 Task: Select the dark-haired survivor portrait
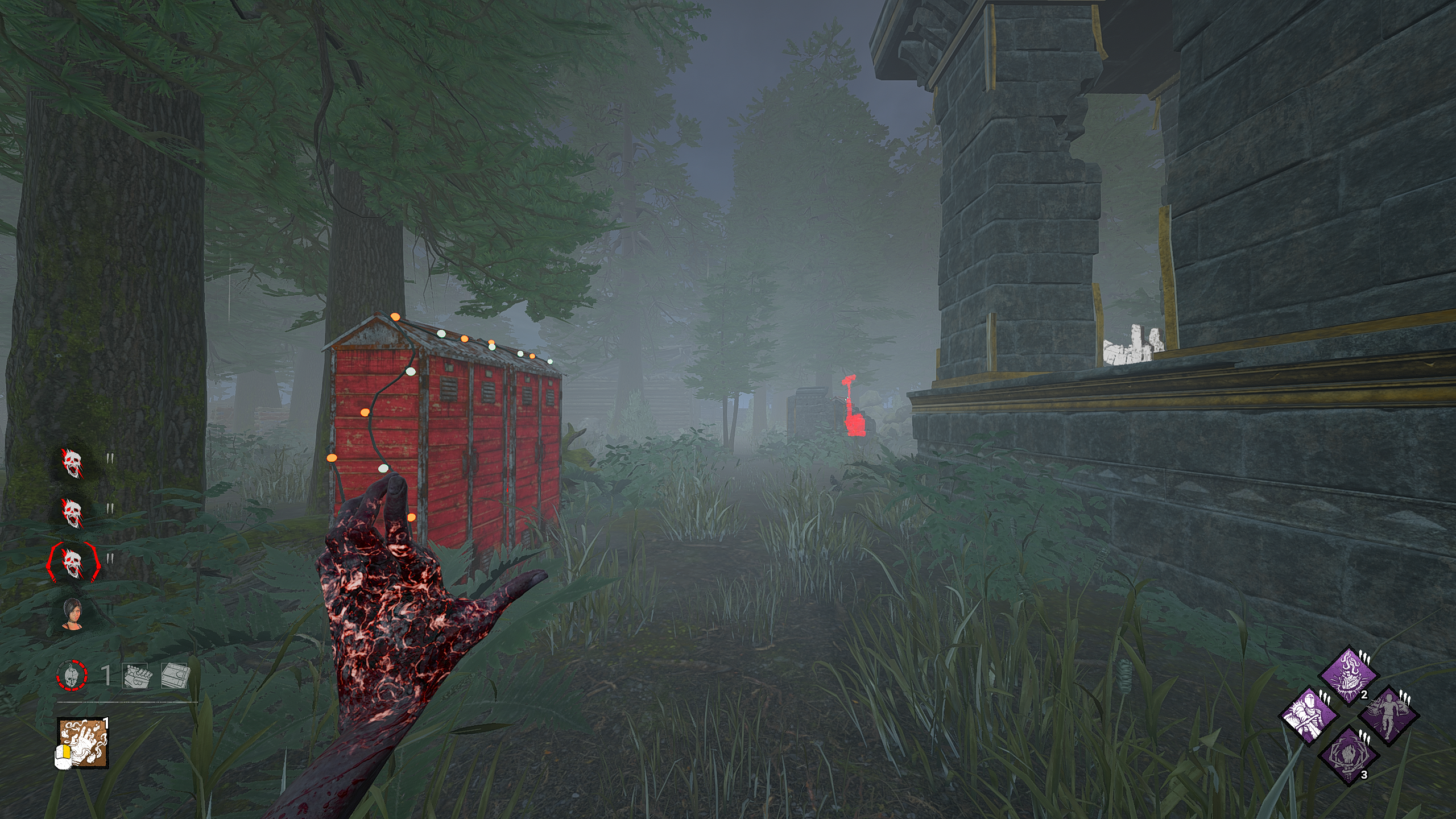[73, 615]
